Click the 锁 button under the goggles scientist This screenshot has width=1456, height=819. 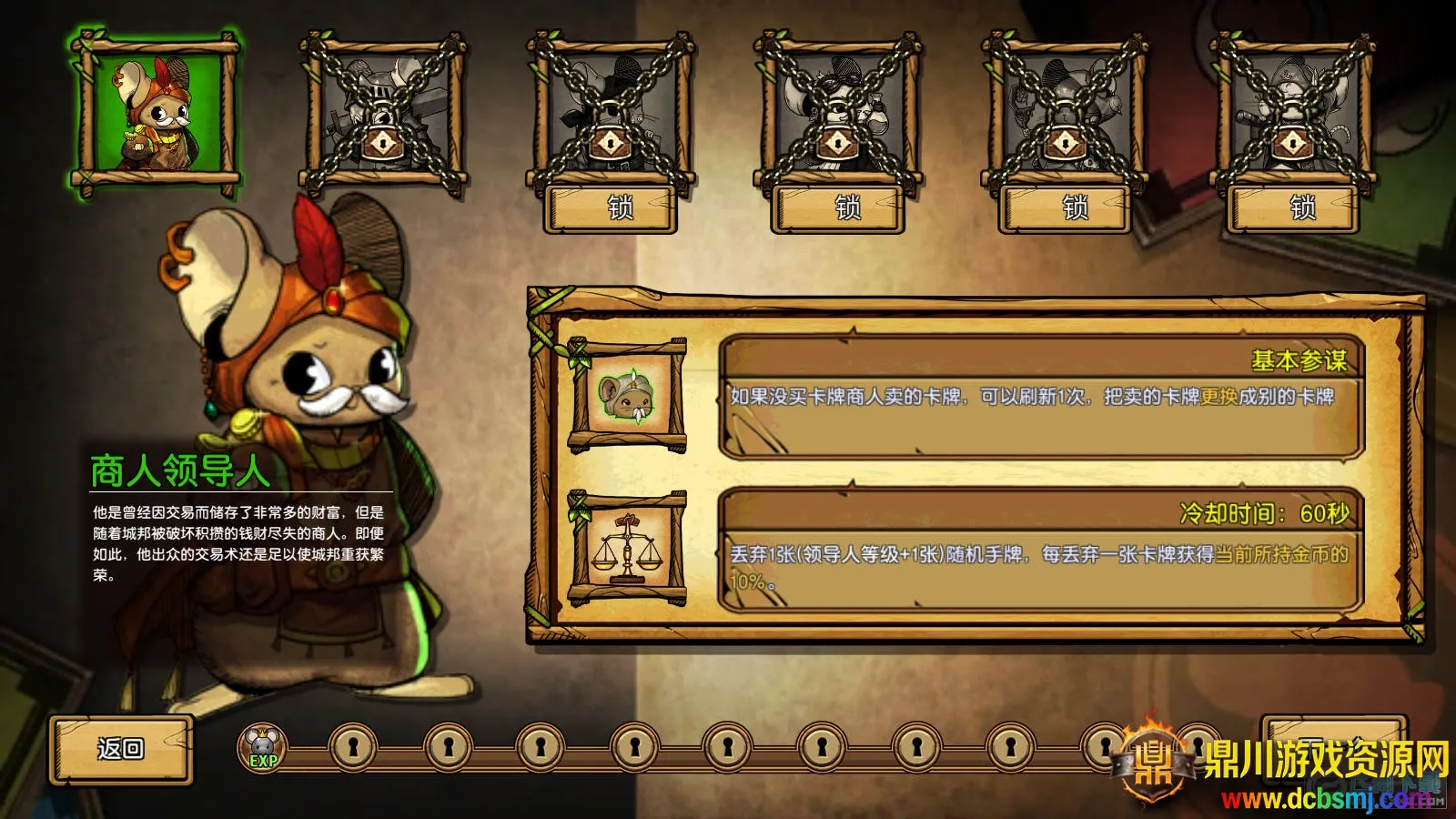(x=838, y=208)
